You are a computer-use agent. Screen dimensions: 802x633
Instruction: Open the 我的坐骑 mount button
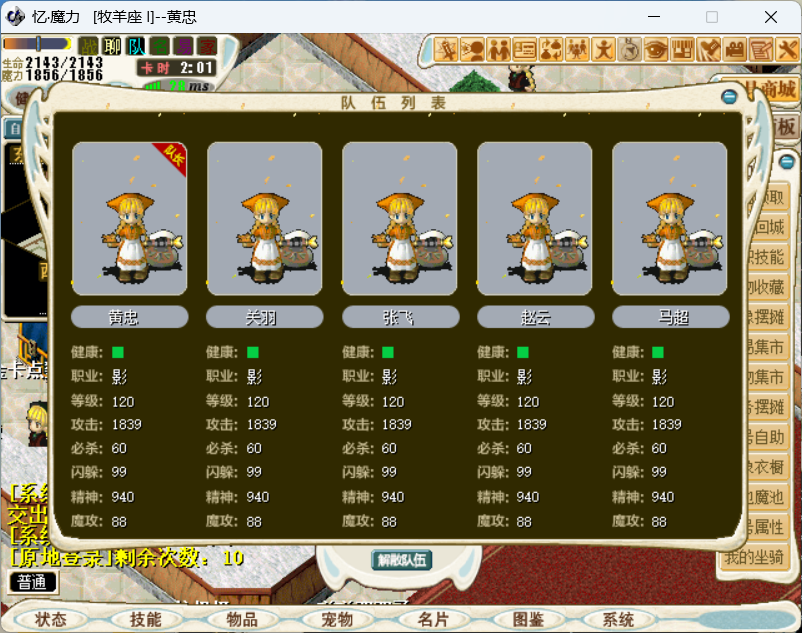point(753,557)
